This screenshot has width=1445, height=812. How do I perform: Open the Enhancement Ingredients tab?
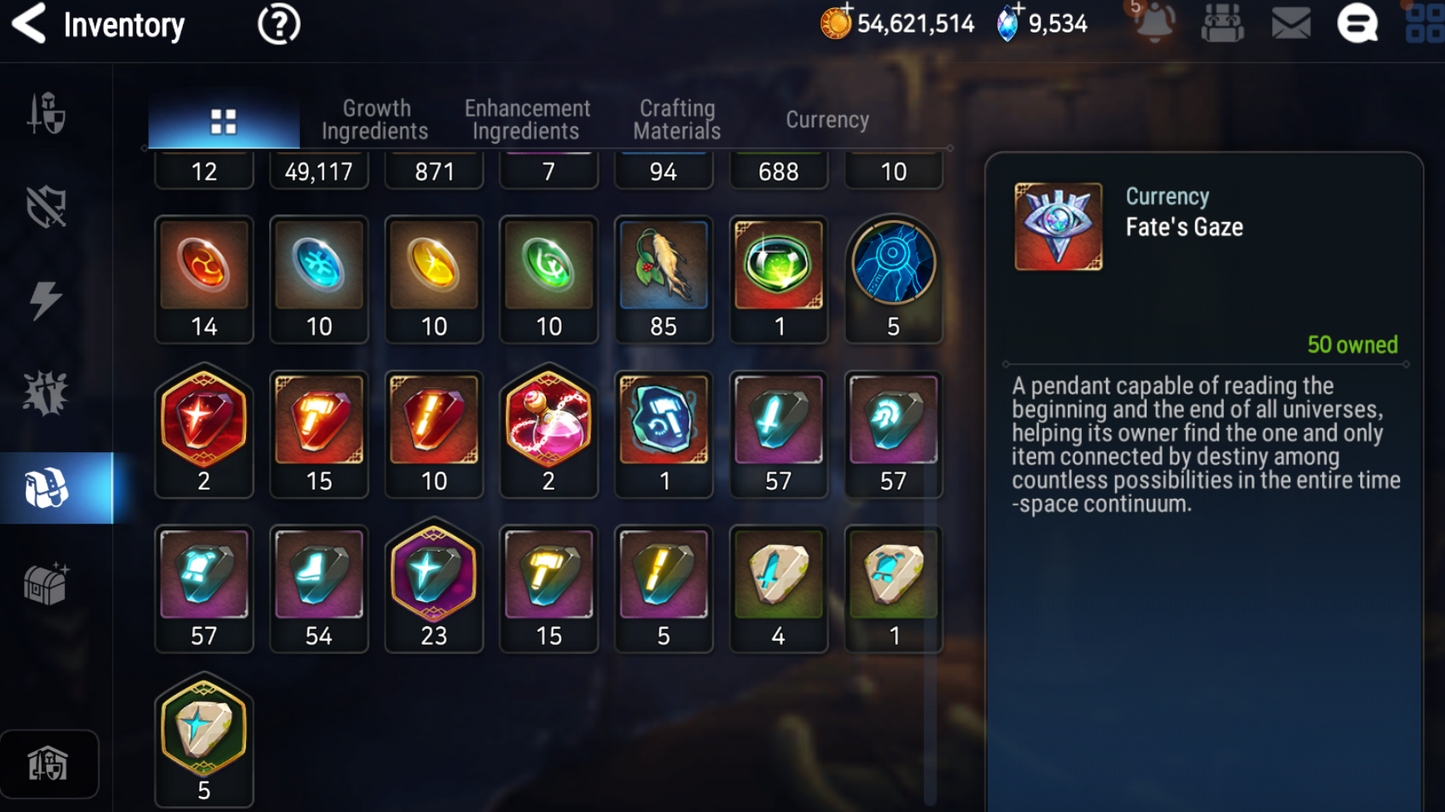(527, 120)
